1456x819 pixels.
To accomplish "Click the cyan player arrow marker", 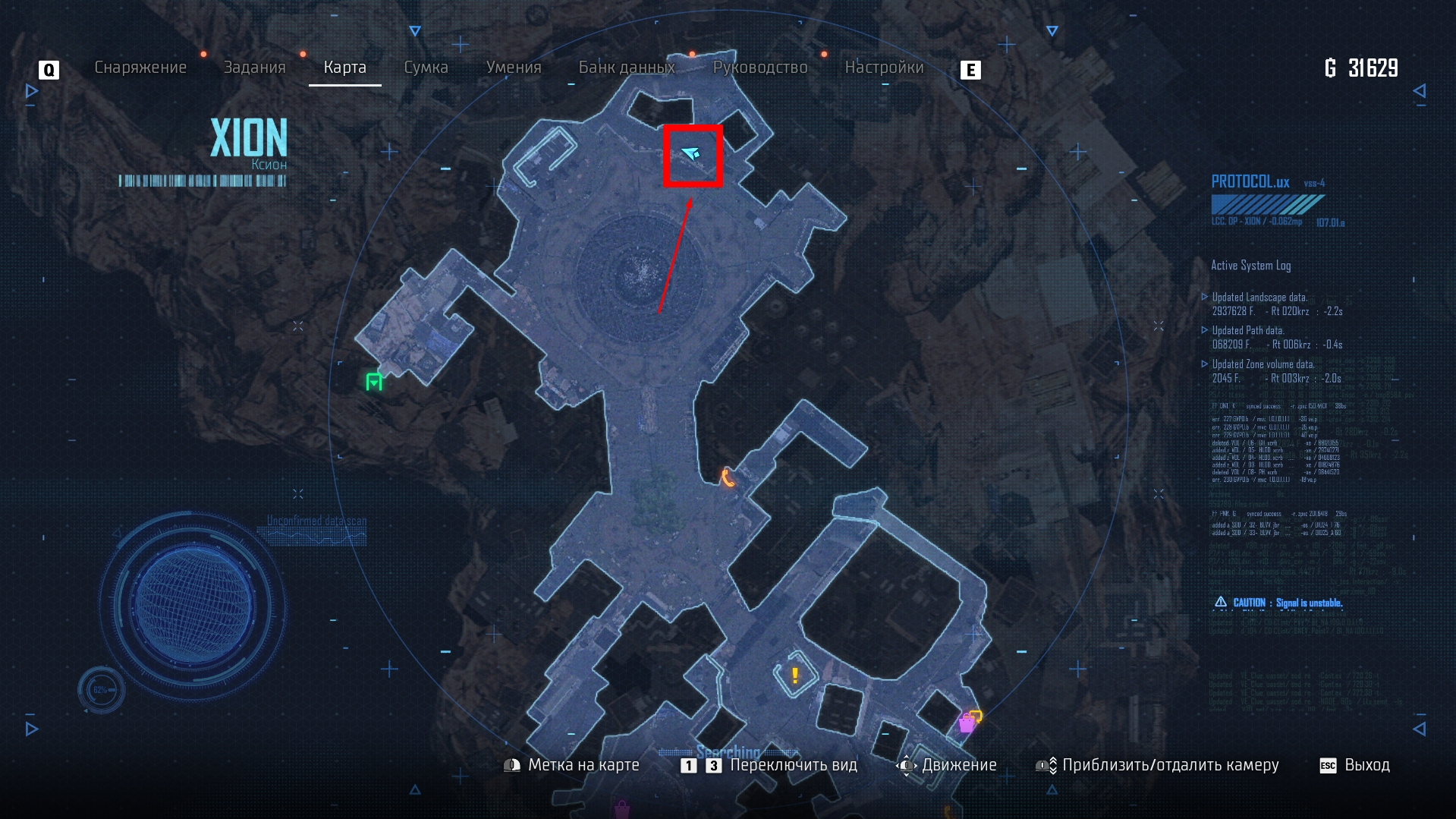I will coord(690,154).
